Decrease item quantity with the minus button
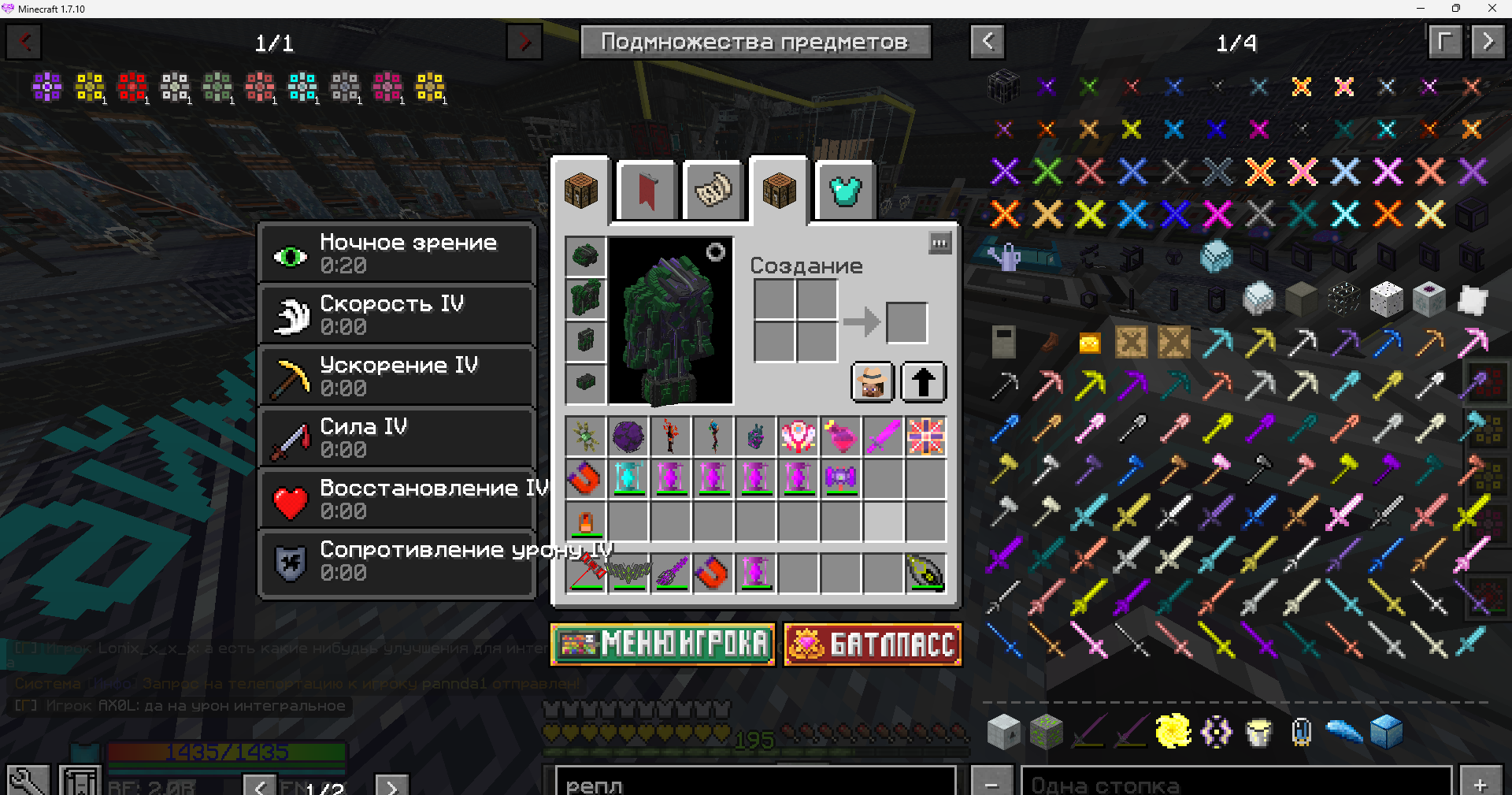The image size is (1512, 795). [x=991, y=783]
